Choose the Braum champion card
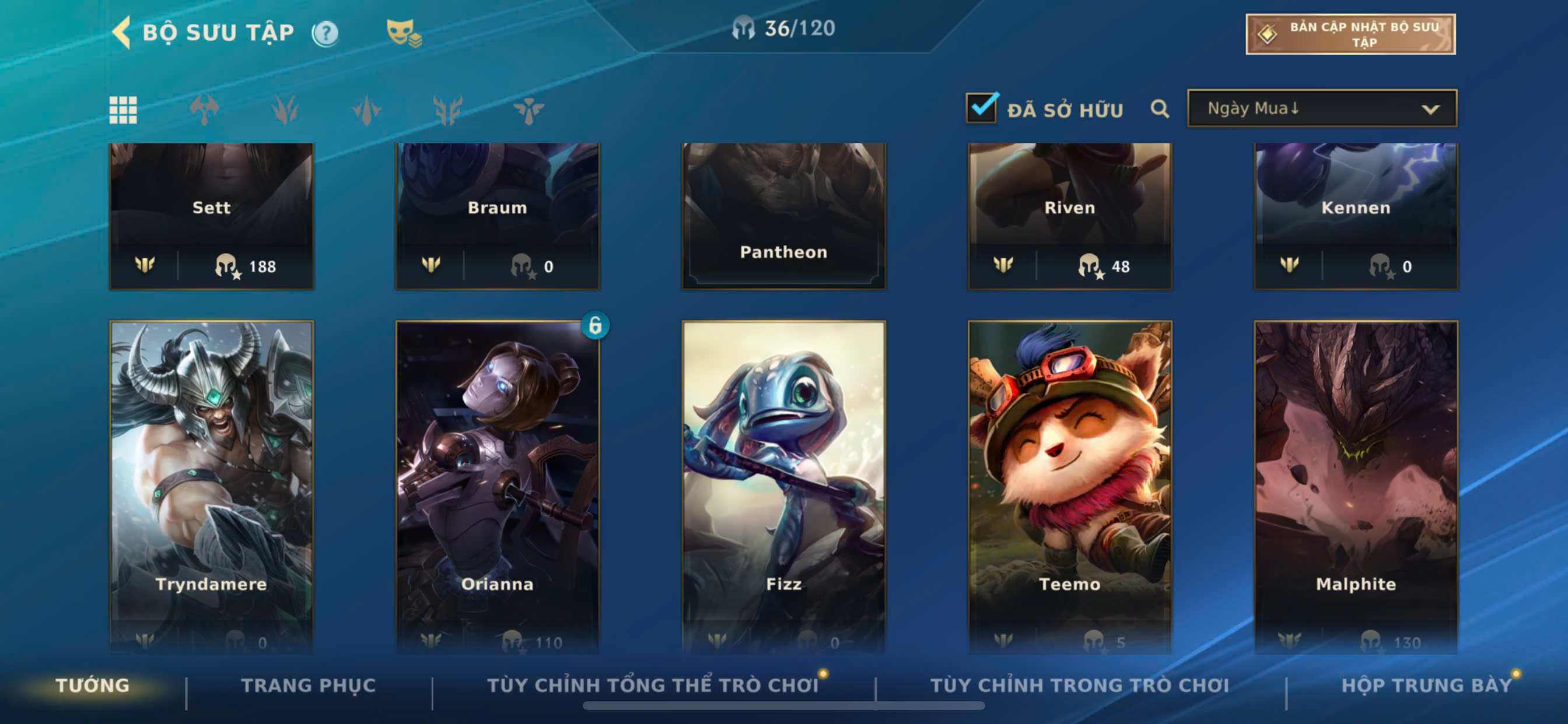 (x=498, y=215)
